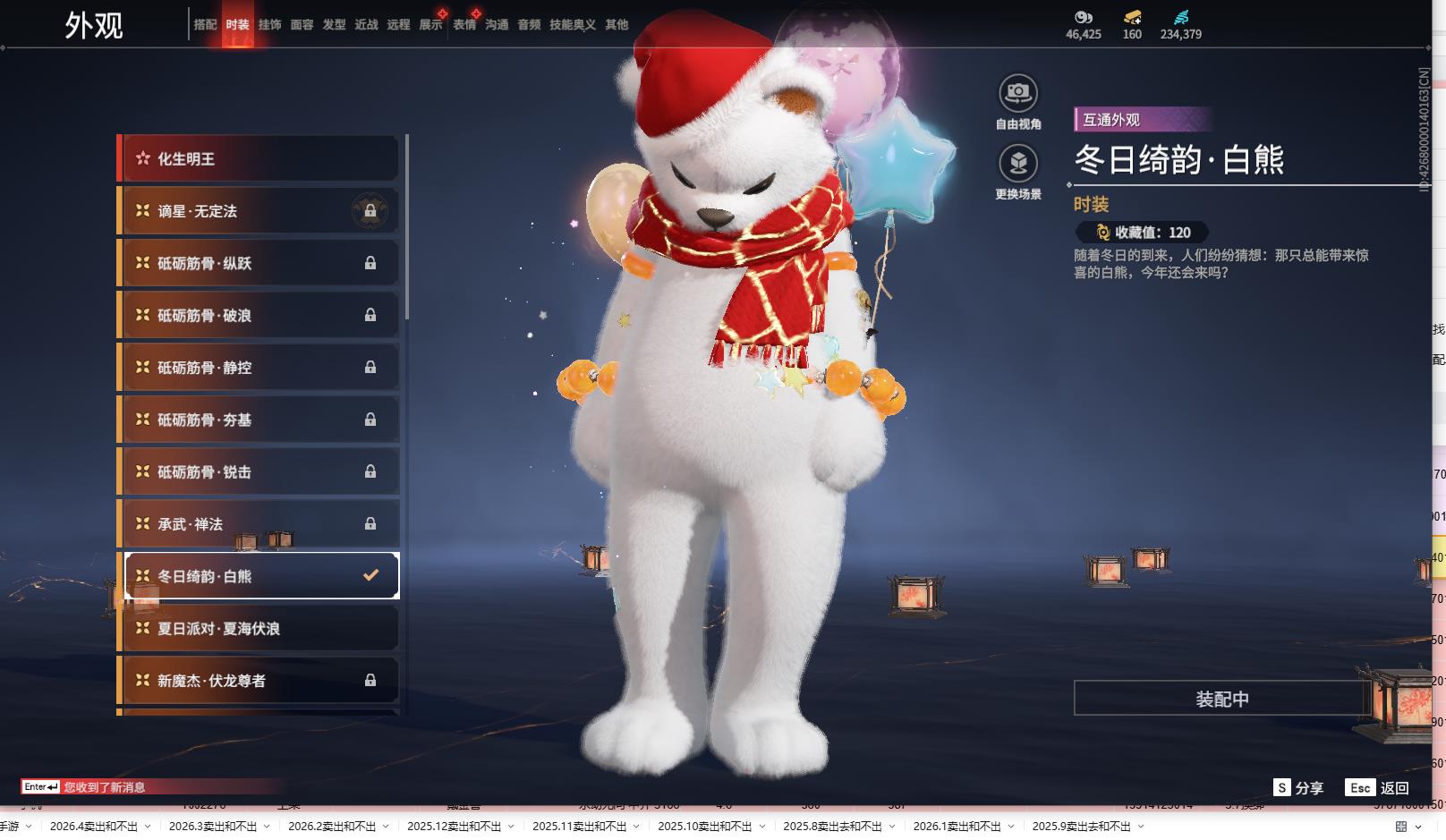This screenshot has width=1446, height=840.
Task: Activate the 自由视角 free camera icon
Action: coord(1018,93)
